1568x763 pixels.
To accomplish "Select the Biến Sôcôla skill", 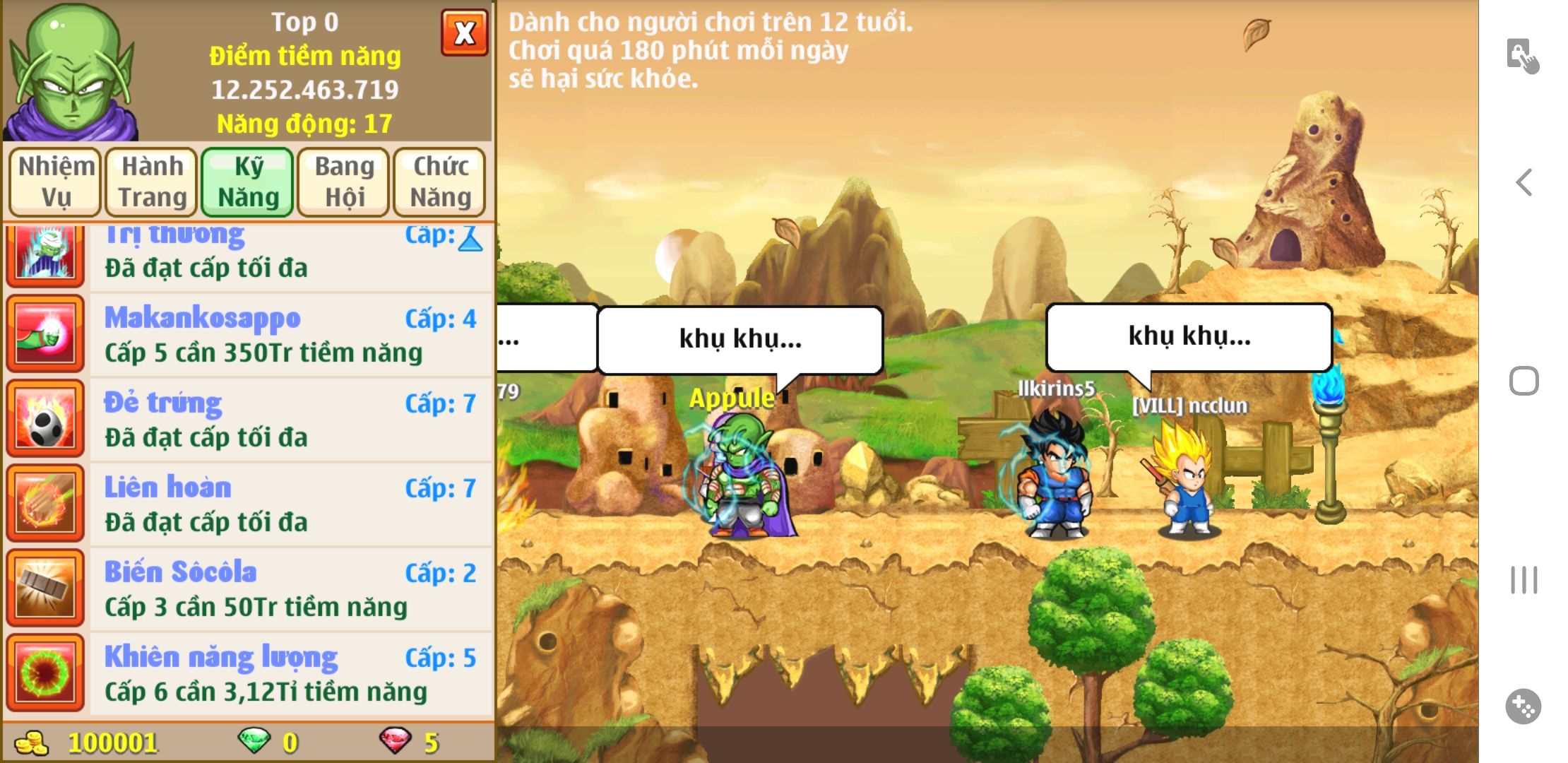I will pos(290,588).
